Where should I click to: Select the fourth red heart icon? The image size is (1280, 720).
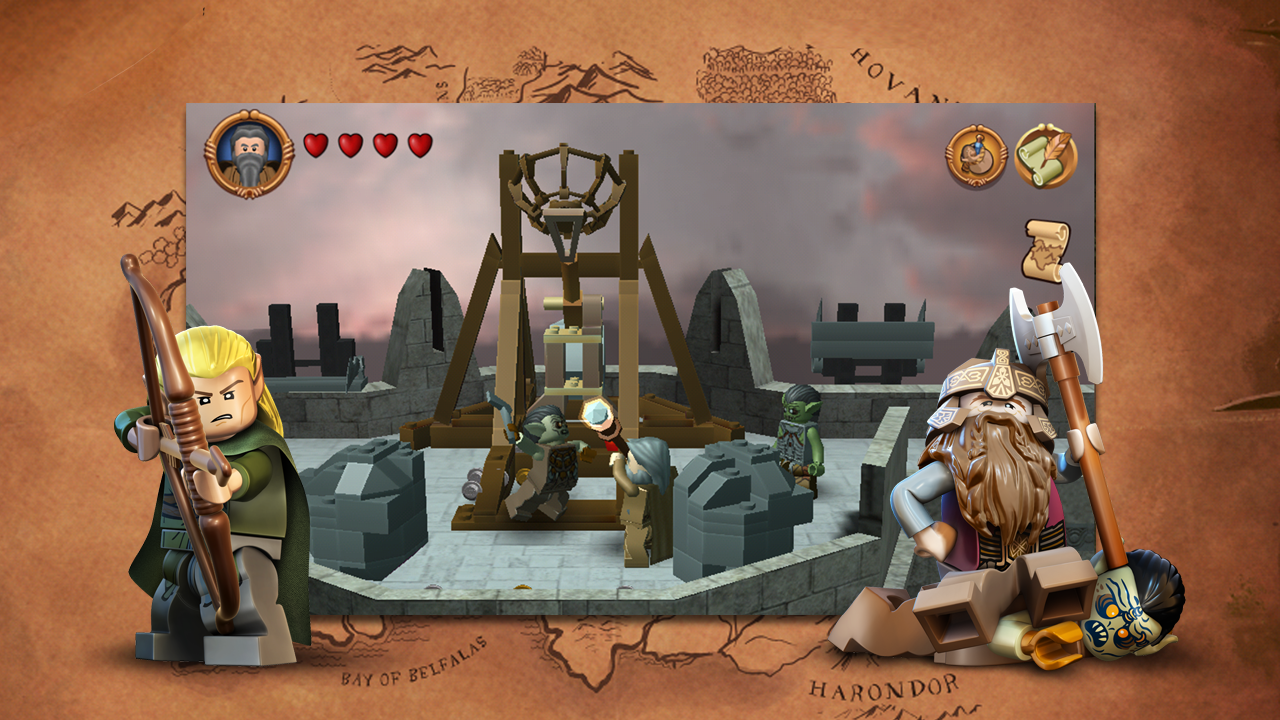click(421, 145)
